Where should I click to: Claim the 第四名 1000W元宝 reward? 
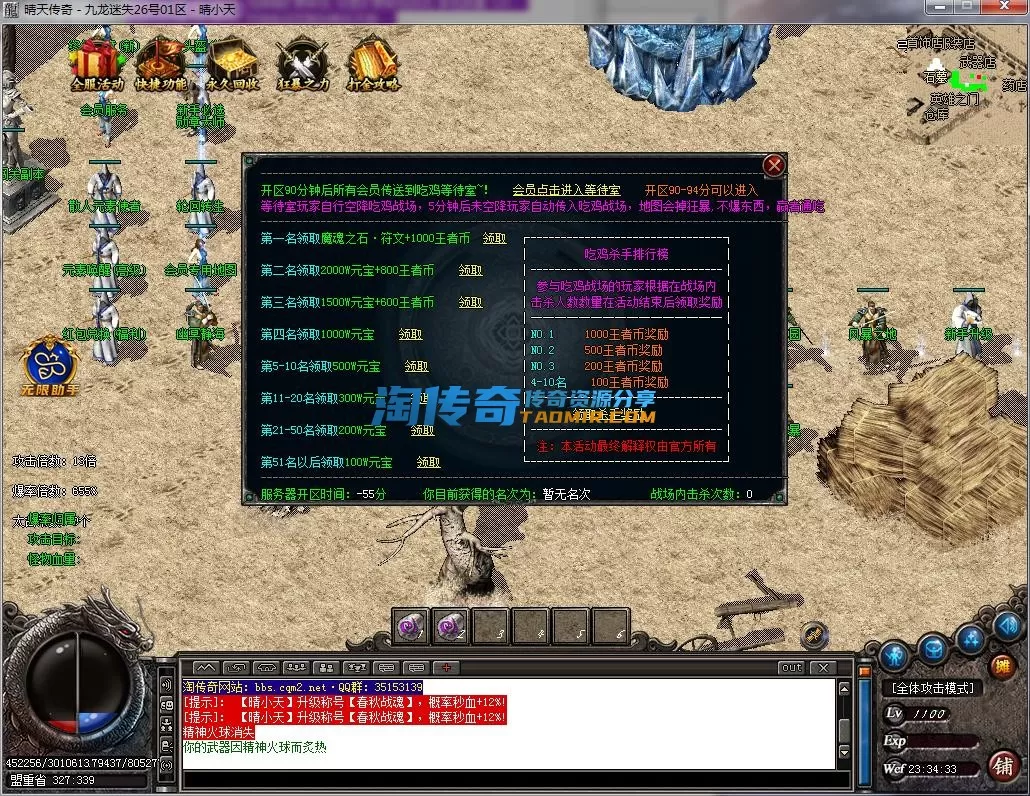[410, 334]
